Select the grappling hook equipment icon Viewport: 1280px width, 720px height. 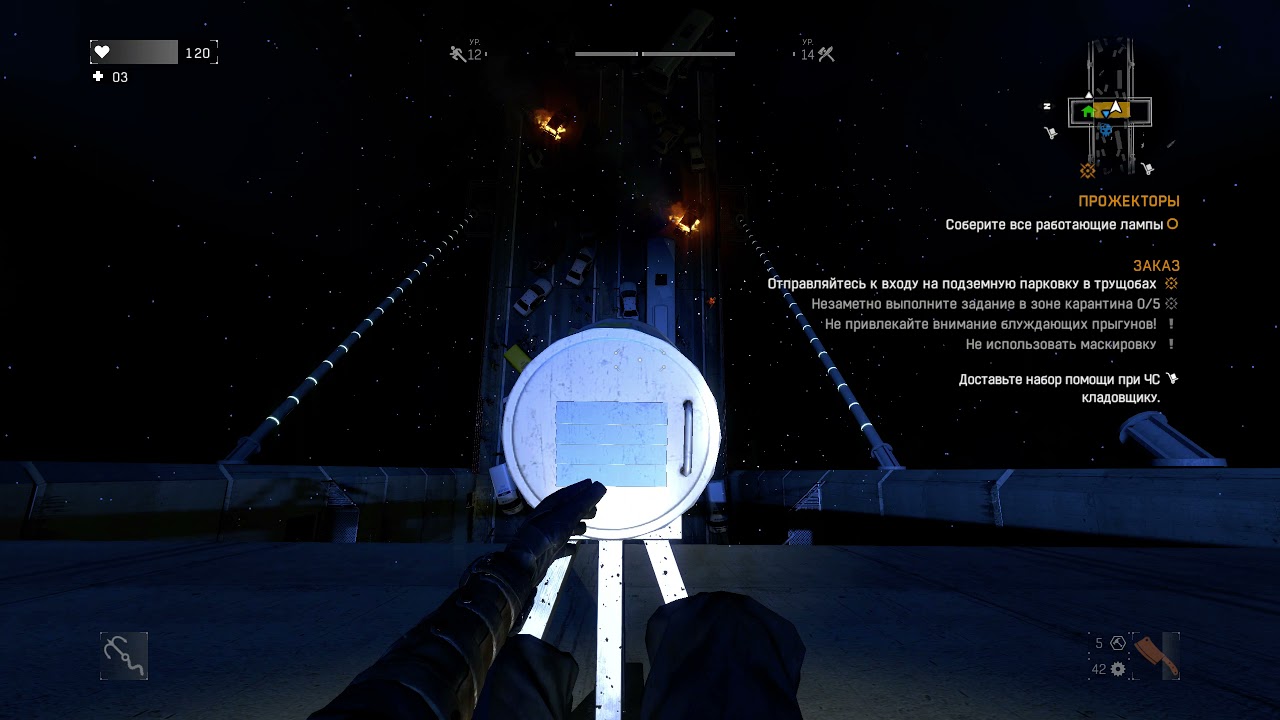124,656
